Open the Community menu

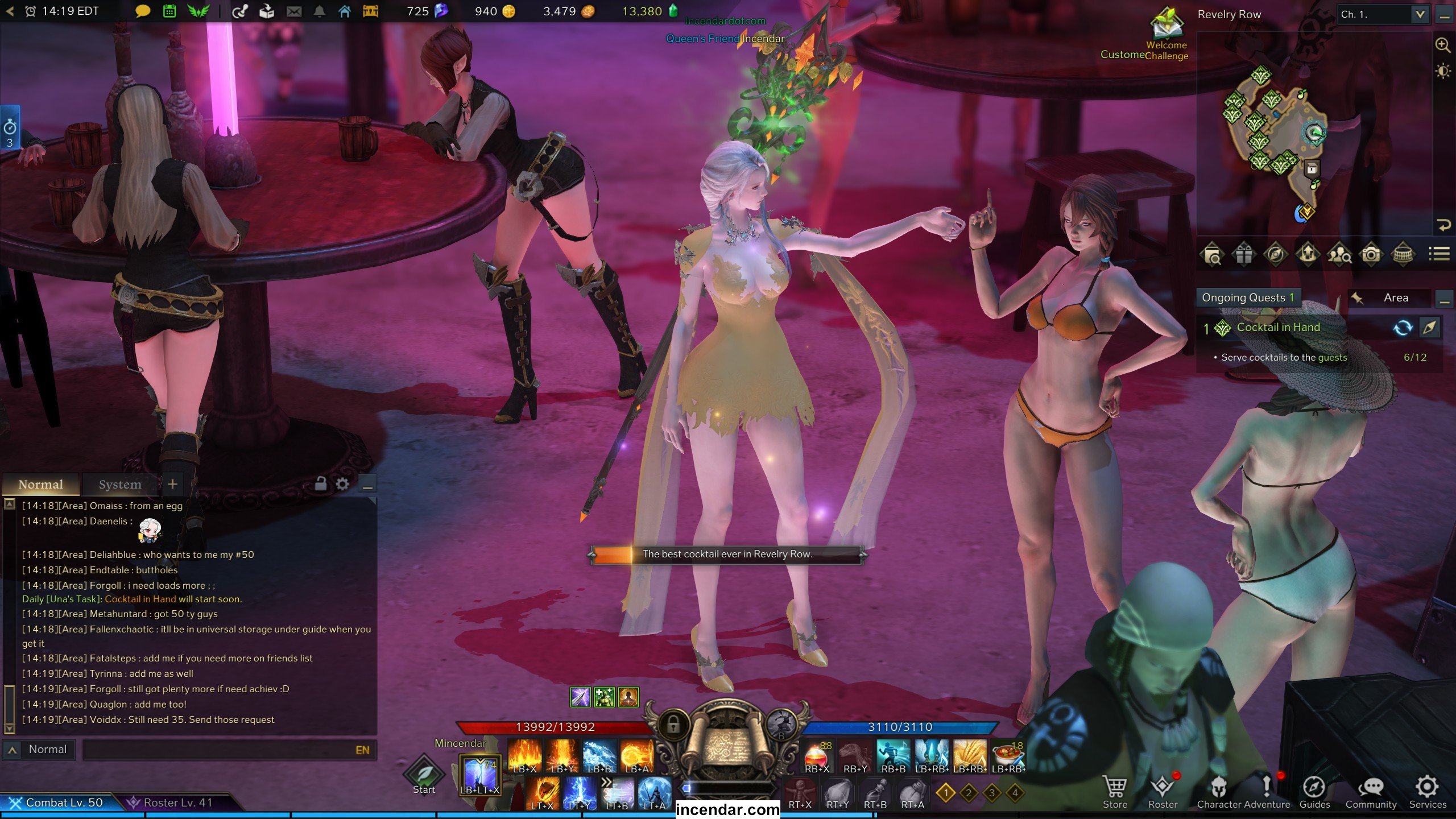pyautogui.click(x=1371, y=792)
